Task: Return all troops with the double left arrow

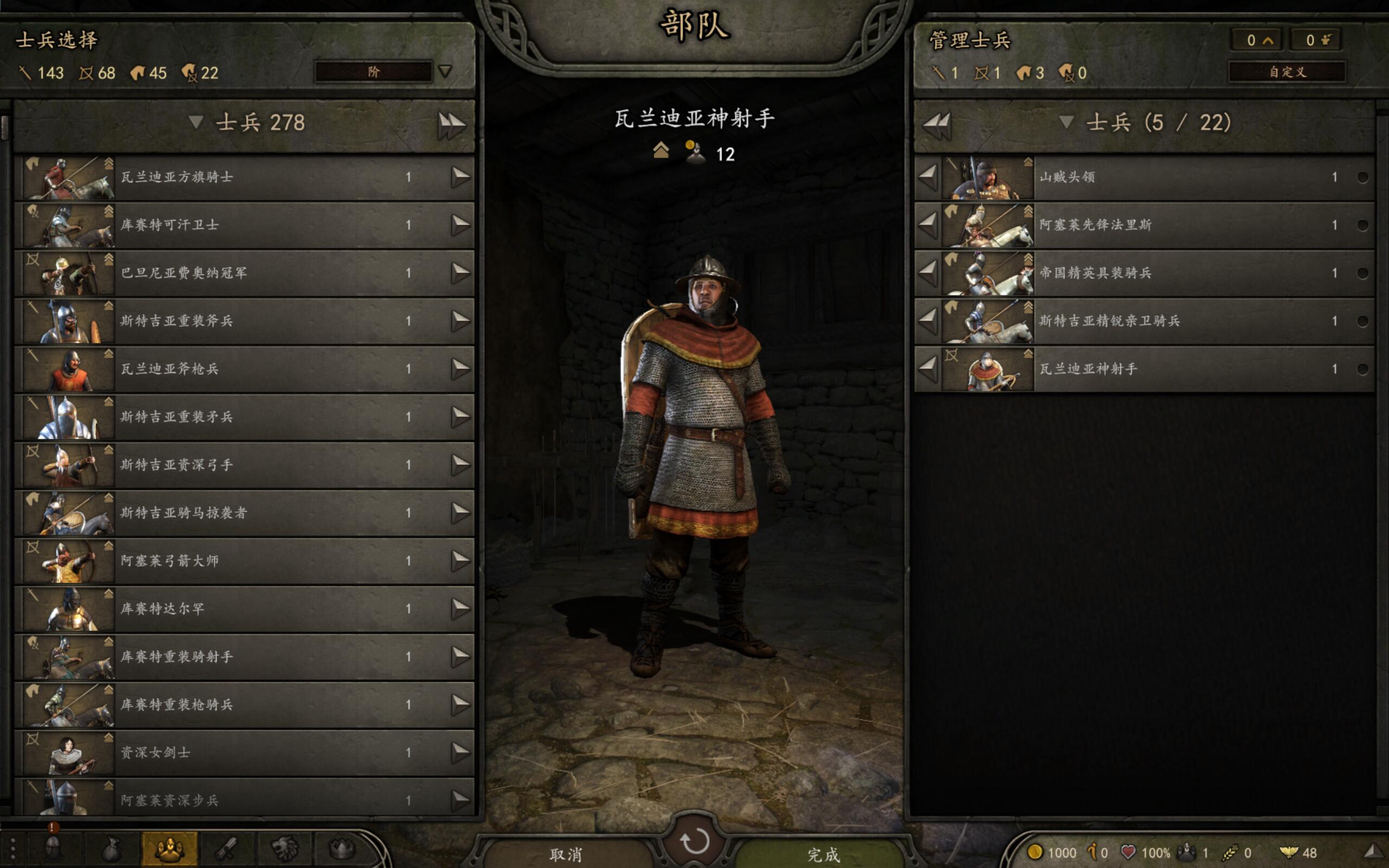Action: coord(936,125)
